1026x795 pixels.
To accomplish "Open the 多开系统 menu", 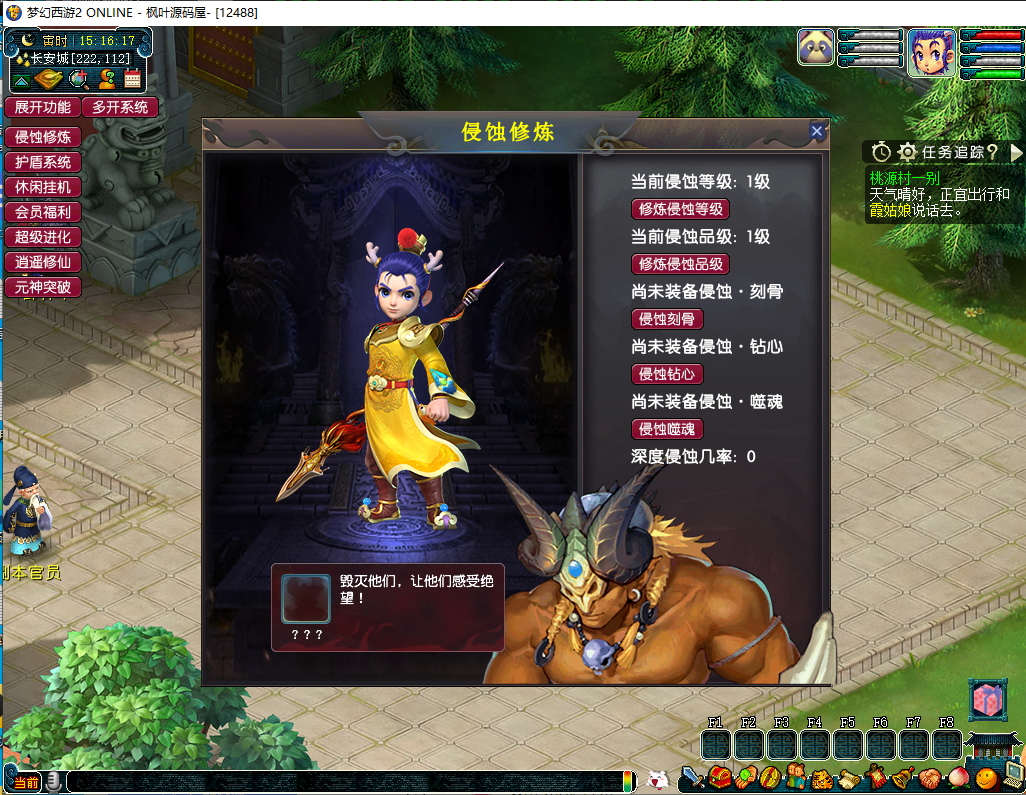I will pyautogui.click(x=120, y=107).
